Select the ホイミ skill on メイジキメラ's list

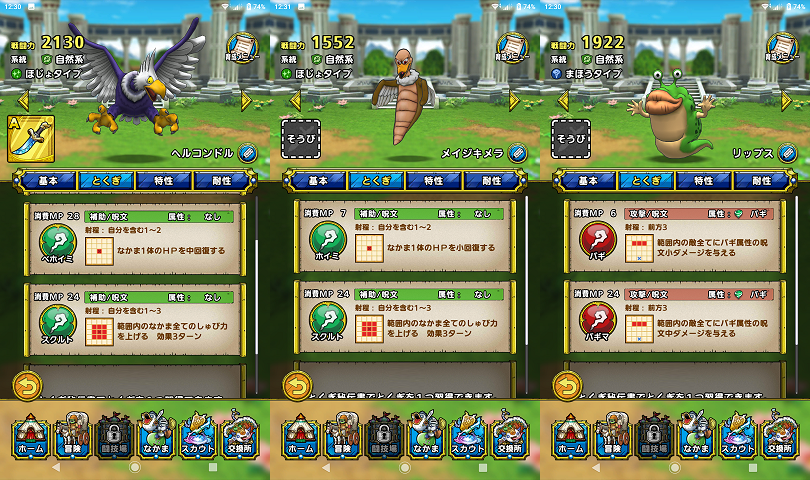[x=326, y=243]
